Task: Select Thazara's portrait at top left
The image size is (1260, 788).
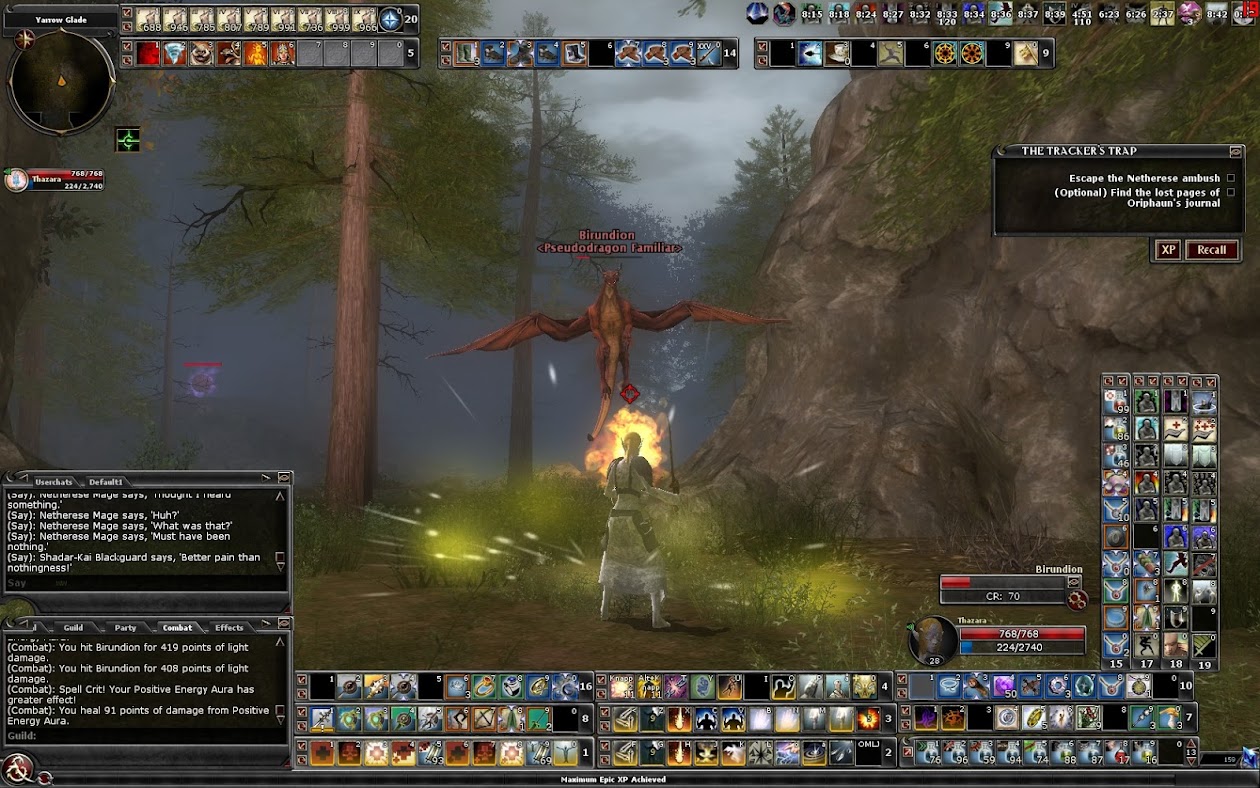Action: click(x=16, y=180)
